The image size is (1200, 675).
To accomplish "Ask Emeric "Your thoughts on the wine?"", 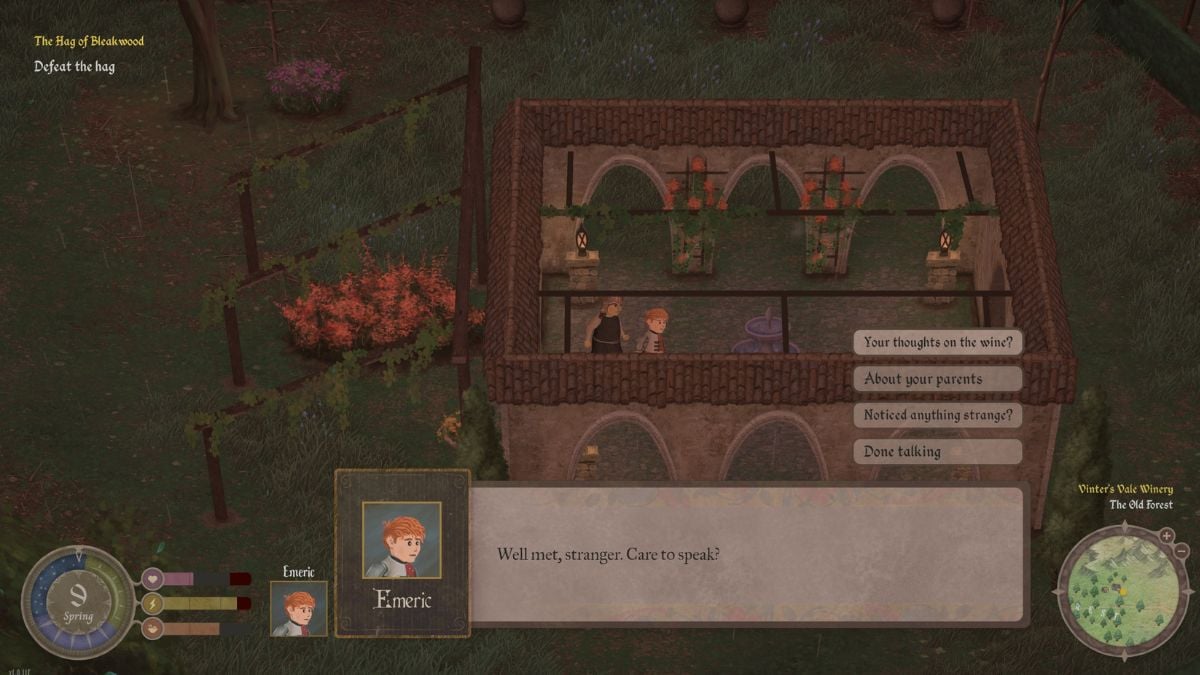I will [x=937, y=342].
